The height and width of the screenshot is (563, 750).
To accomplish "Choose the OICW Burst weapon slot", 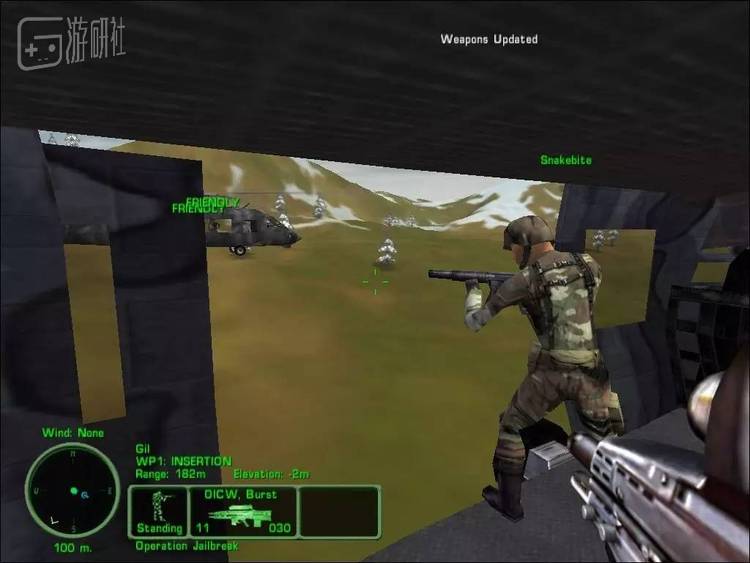I will tap(243, 511).
